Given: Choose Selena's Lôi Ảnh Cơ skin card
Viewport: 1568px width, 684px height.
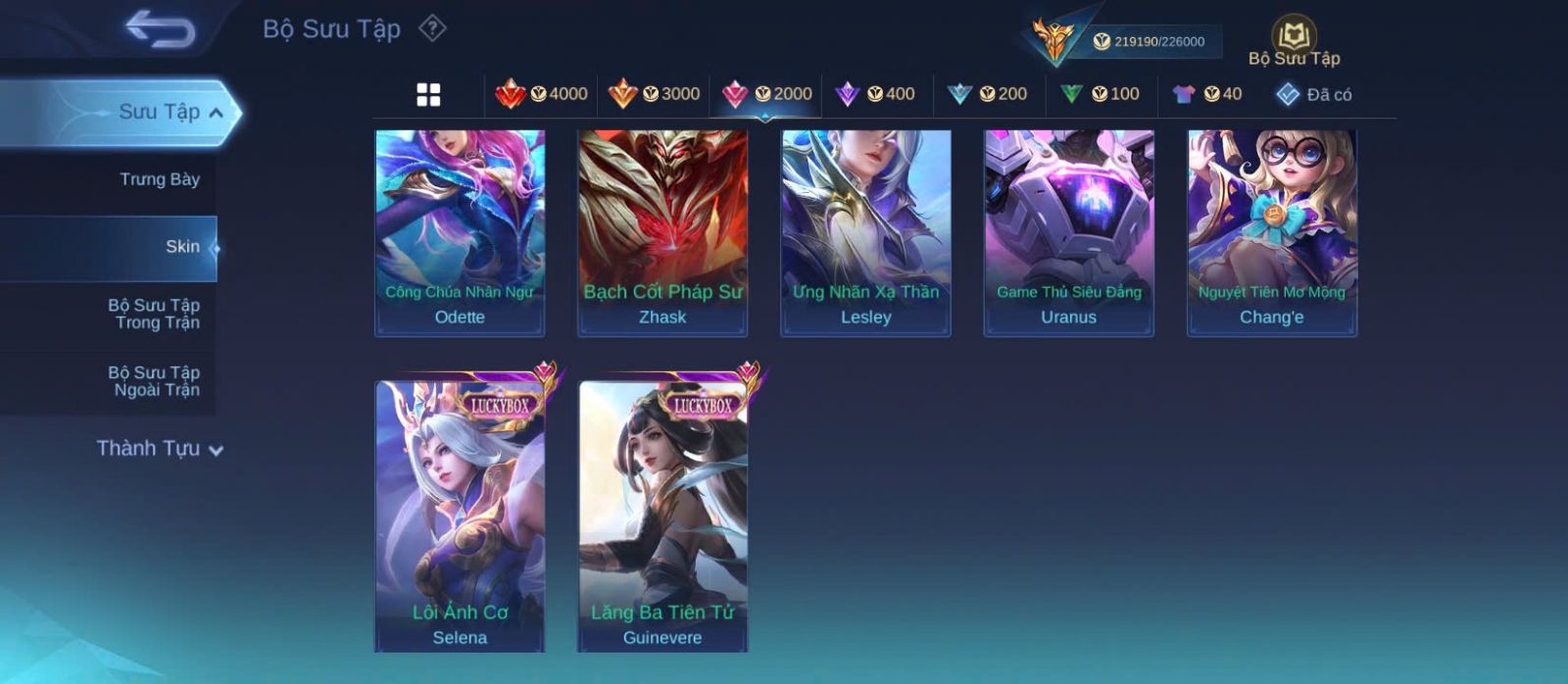Looking at the screenshot, I should [x=460, y=515].
